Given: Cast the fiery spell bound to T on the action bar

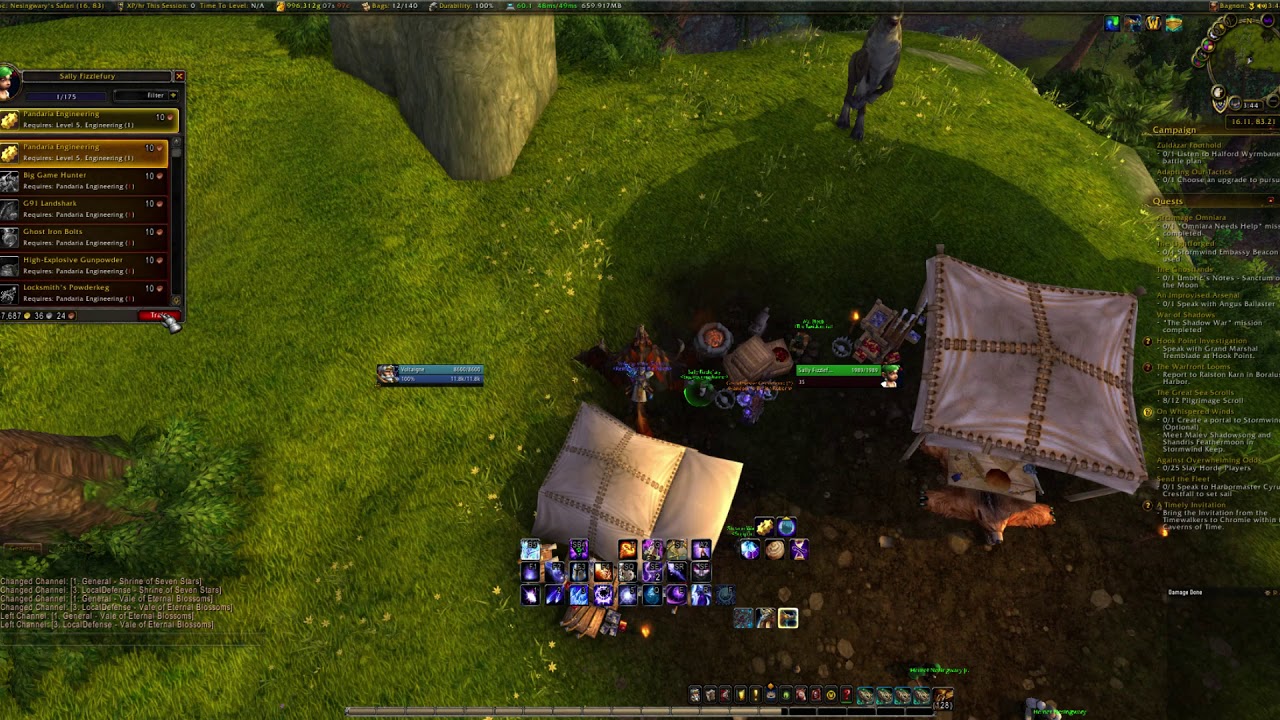Looking at the screenshot, I should 627,550.
